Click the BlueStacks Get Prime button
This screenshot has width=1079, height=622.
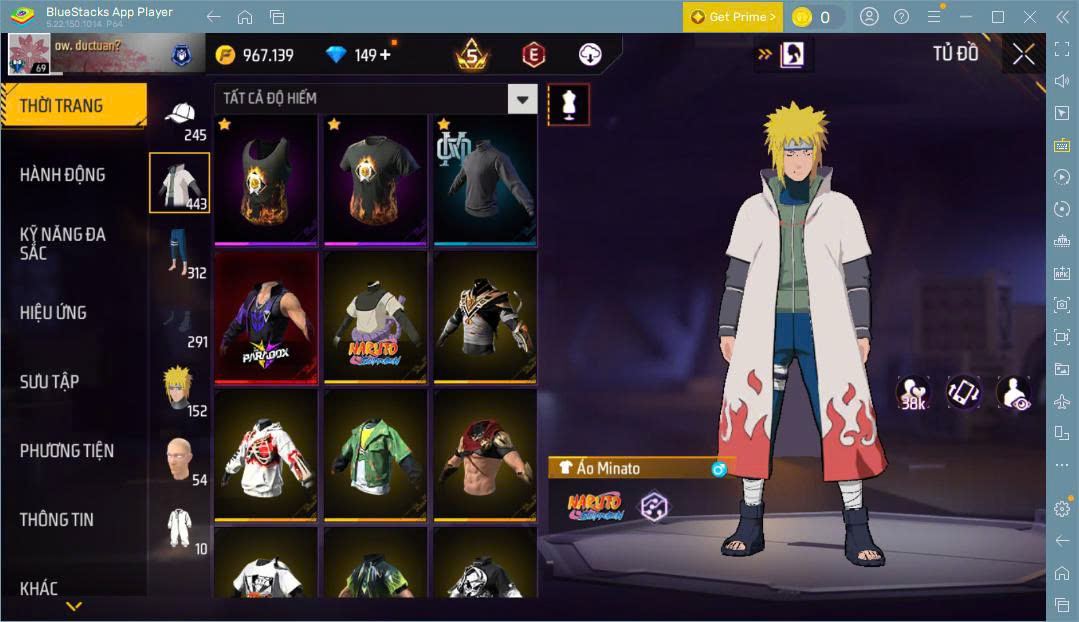733,17
